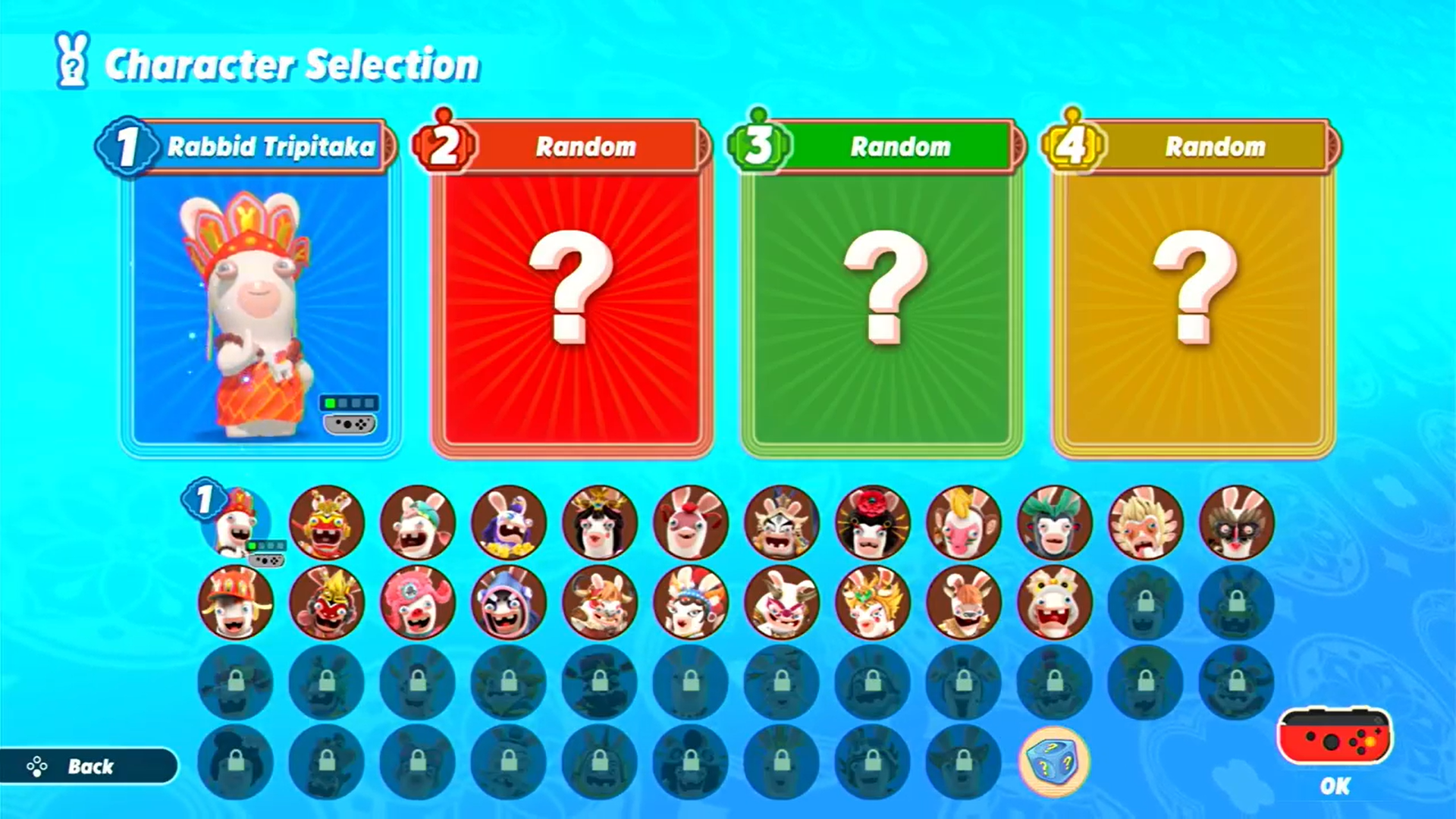Choose the blue-hooded angry rabbid
Screen dimensions: 1456x819
click(509, 601)
